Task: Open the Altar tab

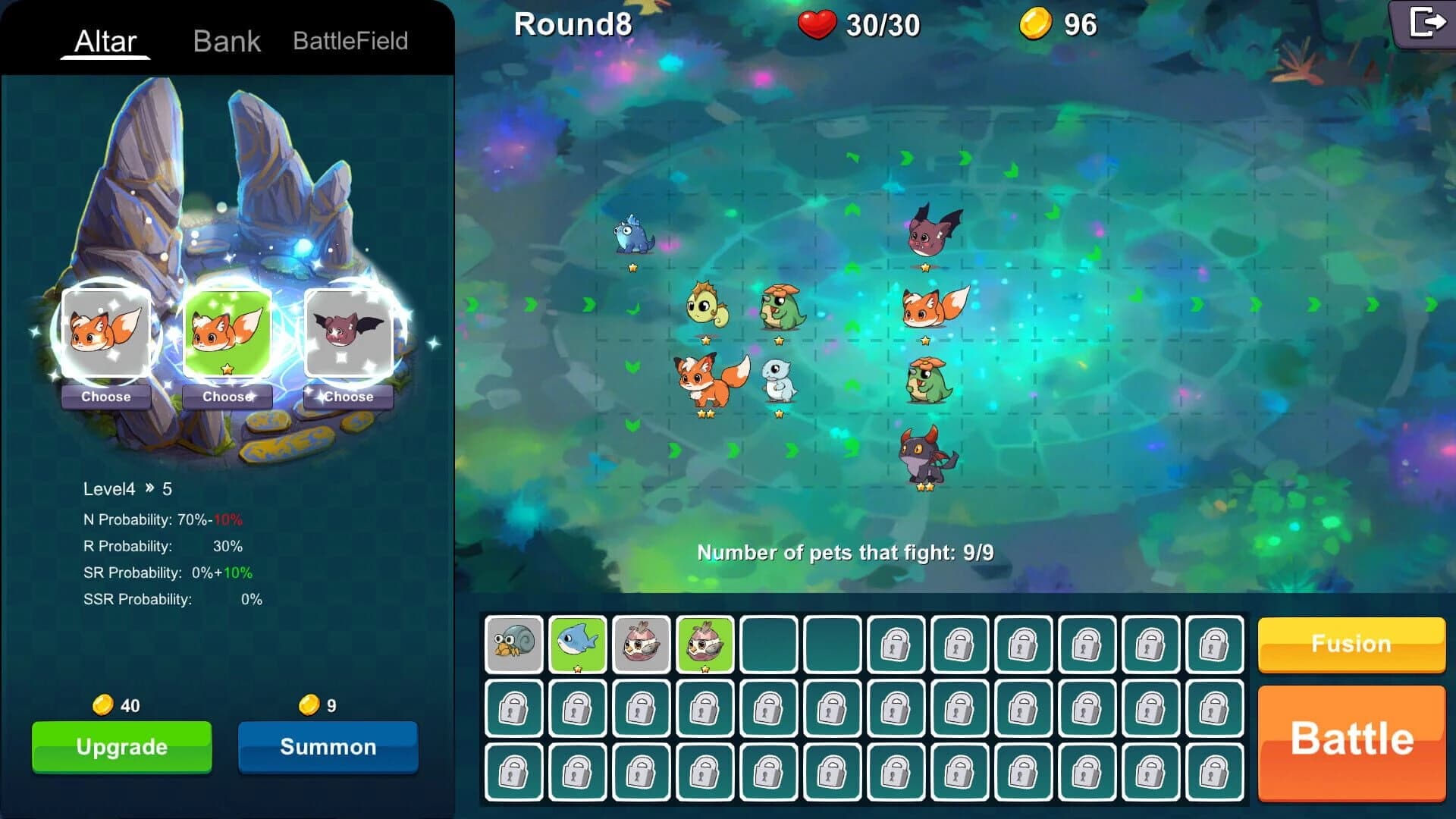Action: (106, 41)
